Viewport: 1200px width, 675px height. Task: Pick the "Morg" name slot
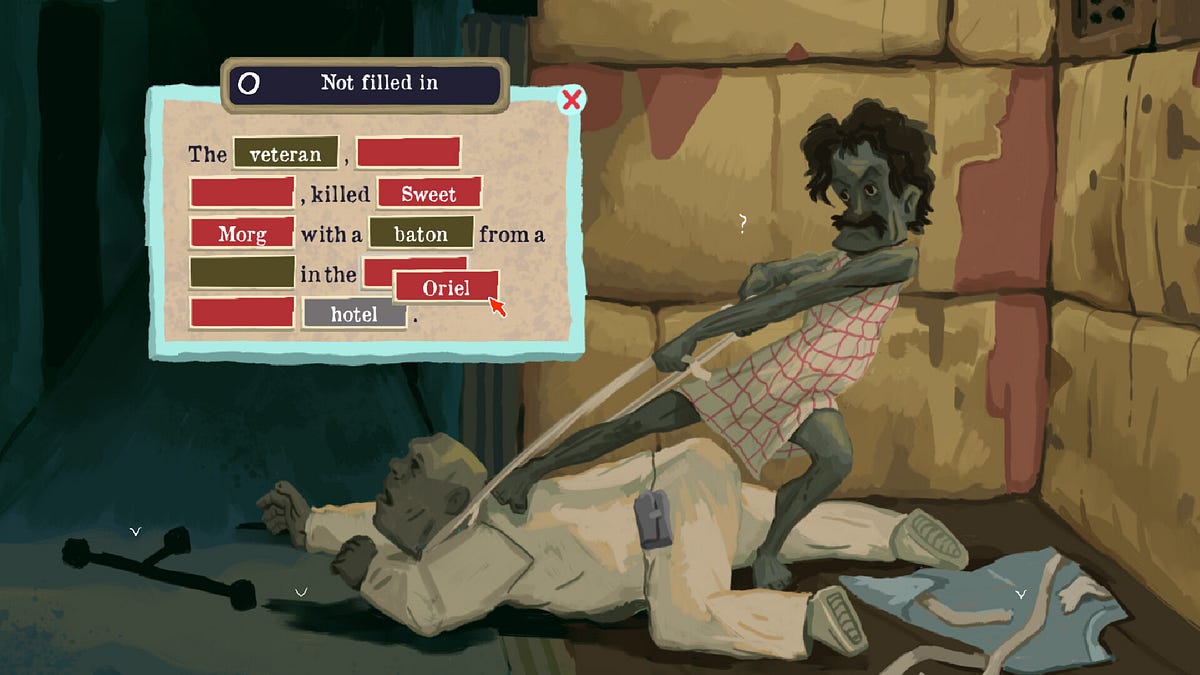point(242,234)
